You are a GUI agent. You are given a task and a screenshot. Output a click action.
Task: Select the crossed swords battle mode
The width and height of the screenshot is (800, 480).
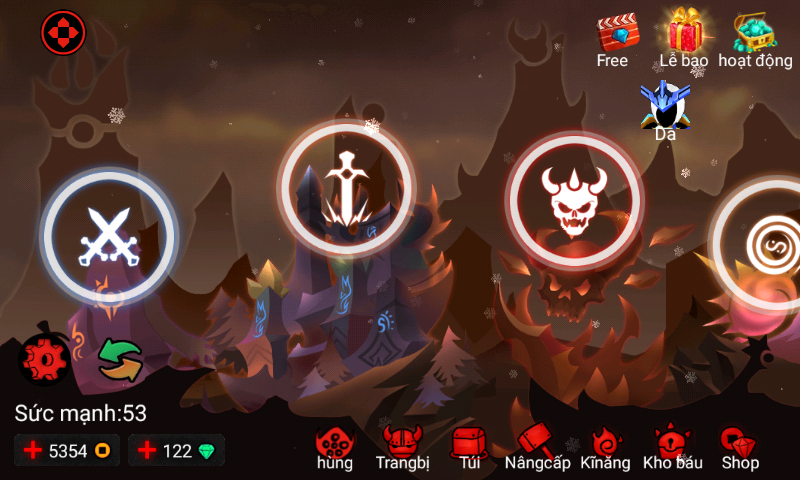pyautogui.click(x=108, y=236)
